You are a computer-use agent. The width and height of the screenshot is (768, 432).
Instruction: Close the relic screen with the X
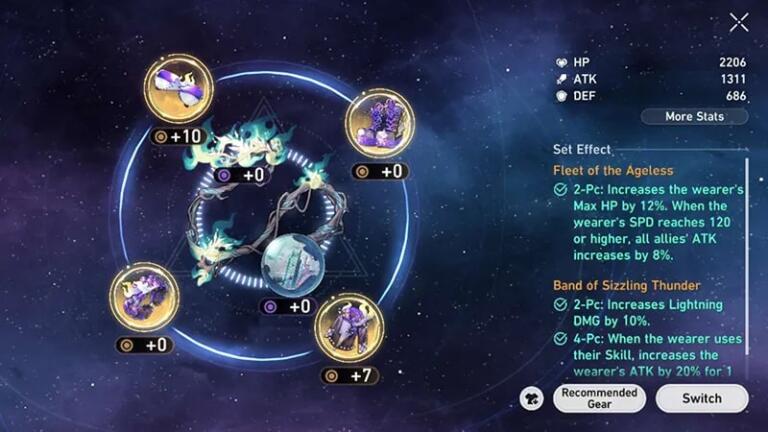point(739,22)
